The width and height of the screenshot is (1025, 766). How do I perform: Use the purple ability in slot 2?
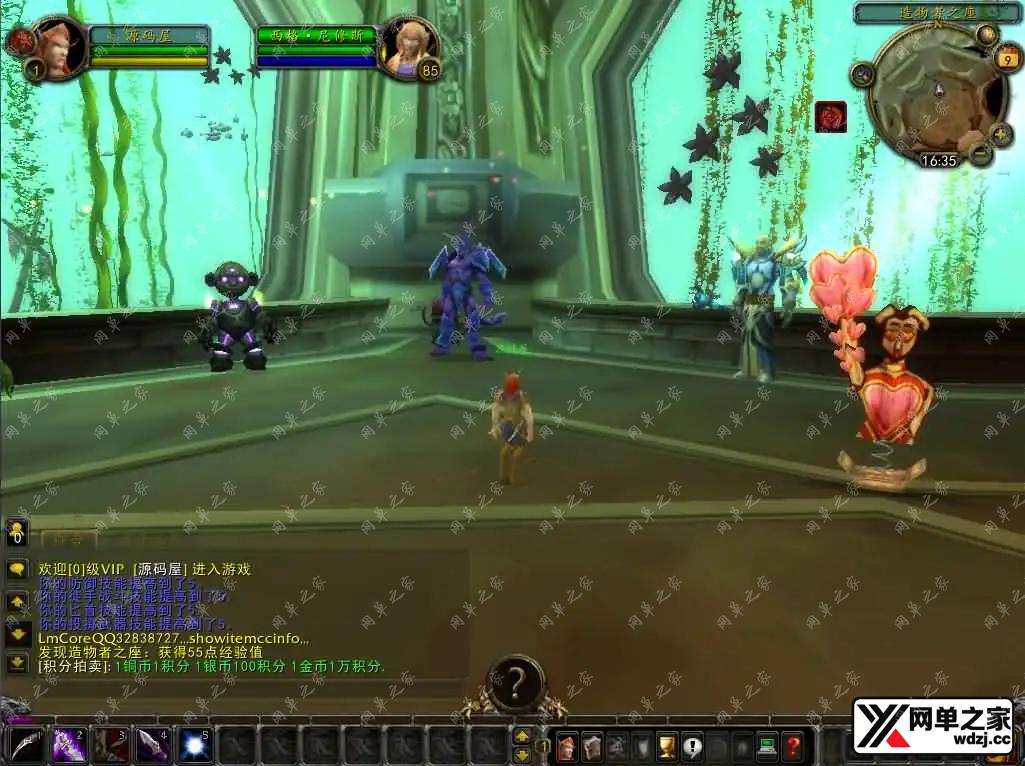point(68,745)
